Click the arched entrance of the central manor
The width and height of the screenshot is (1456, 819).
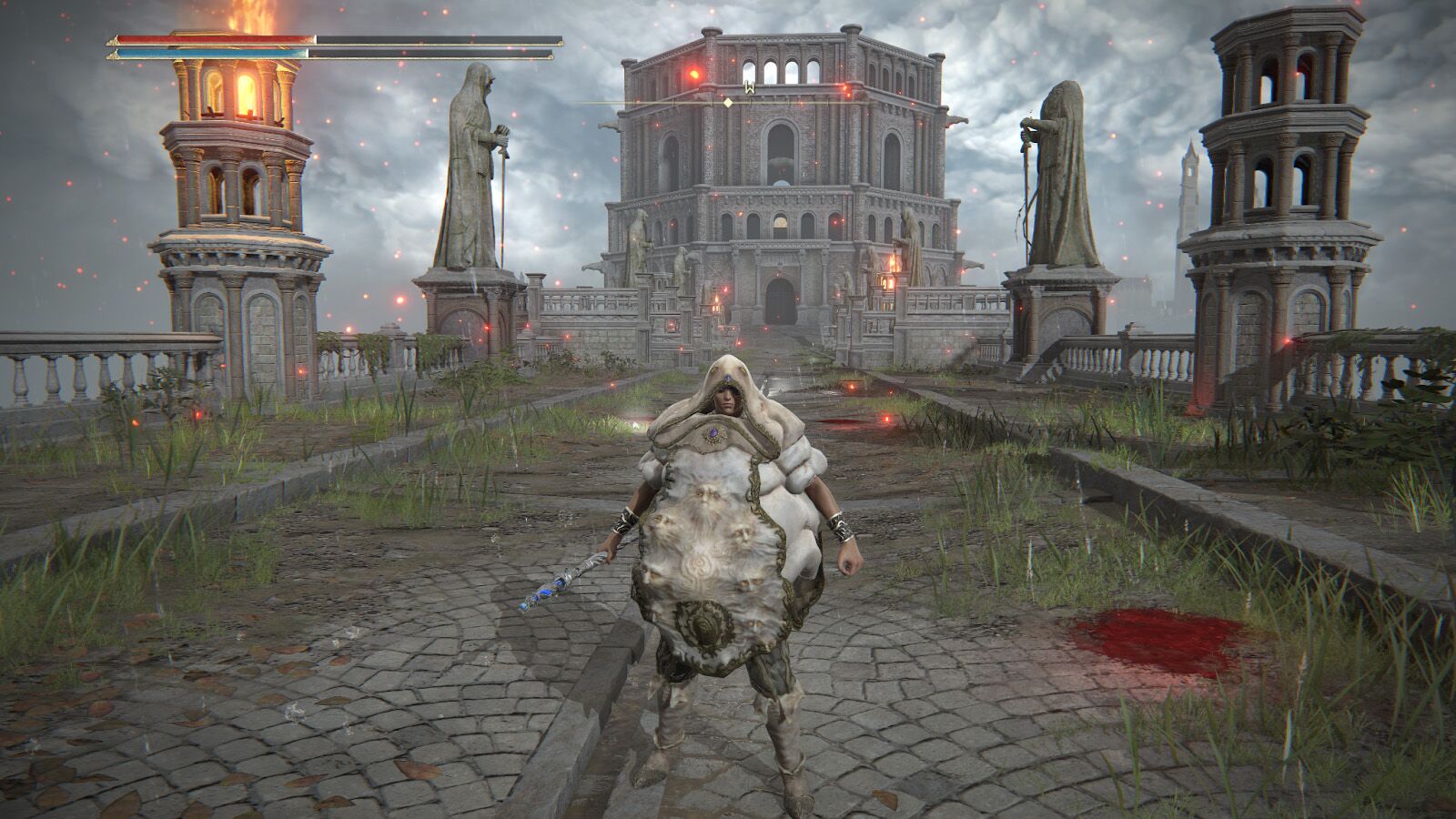click(781, 300)
